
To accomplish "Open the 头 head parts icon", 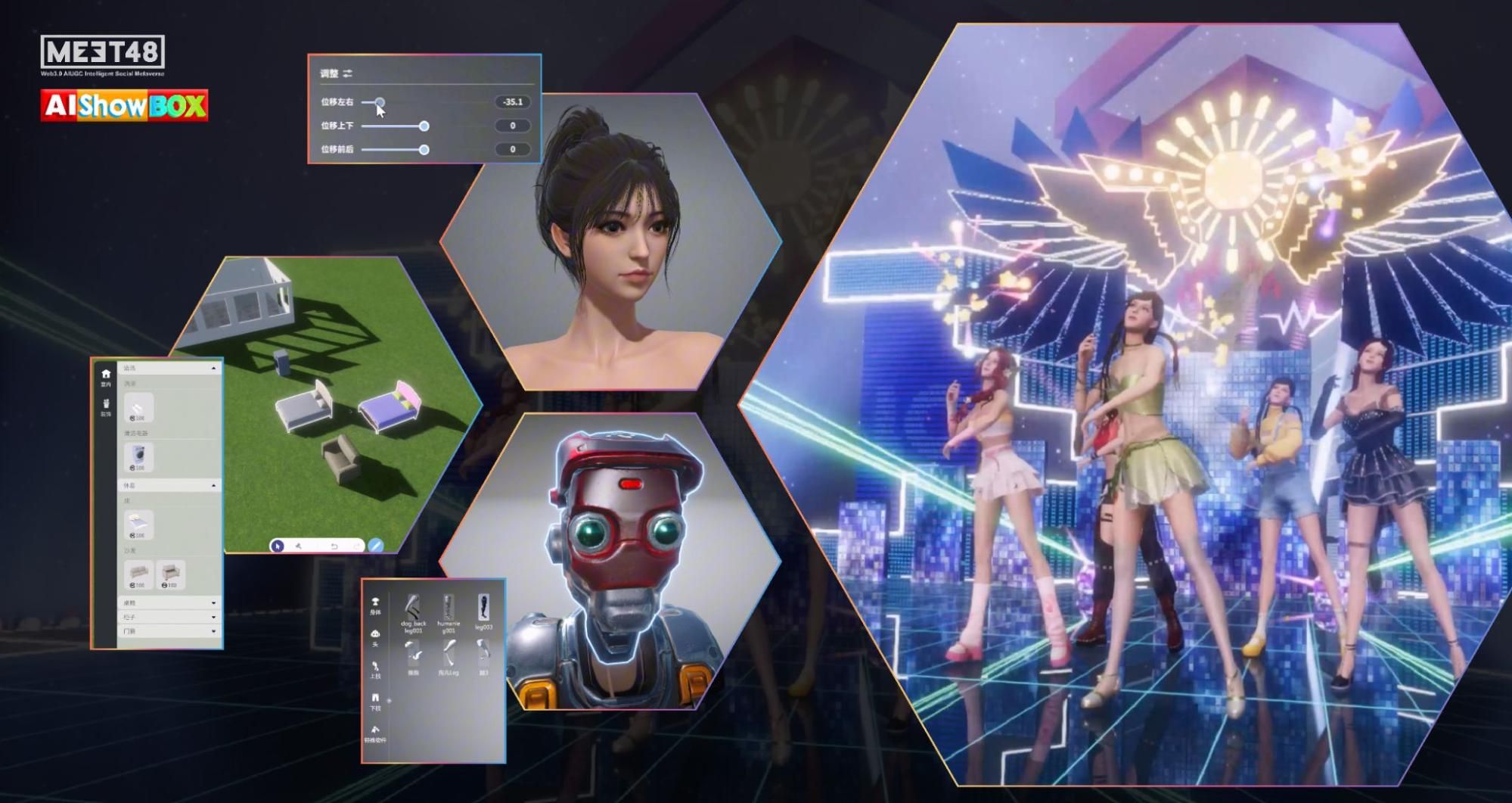I will point(375,632).
